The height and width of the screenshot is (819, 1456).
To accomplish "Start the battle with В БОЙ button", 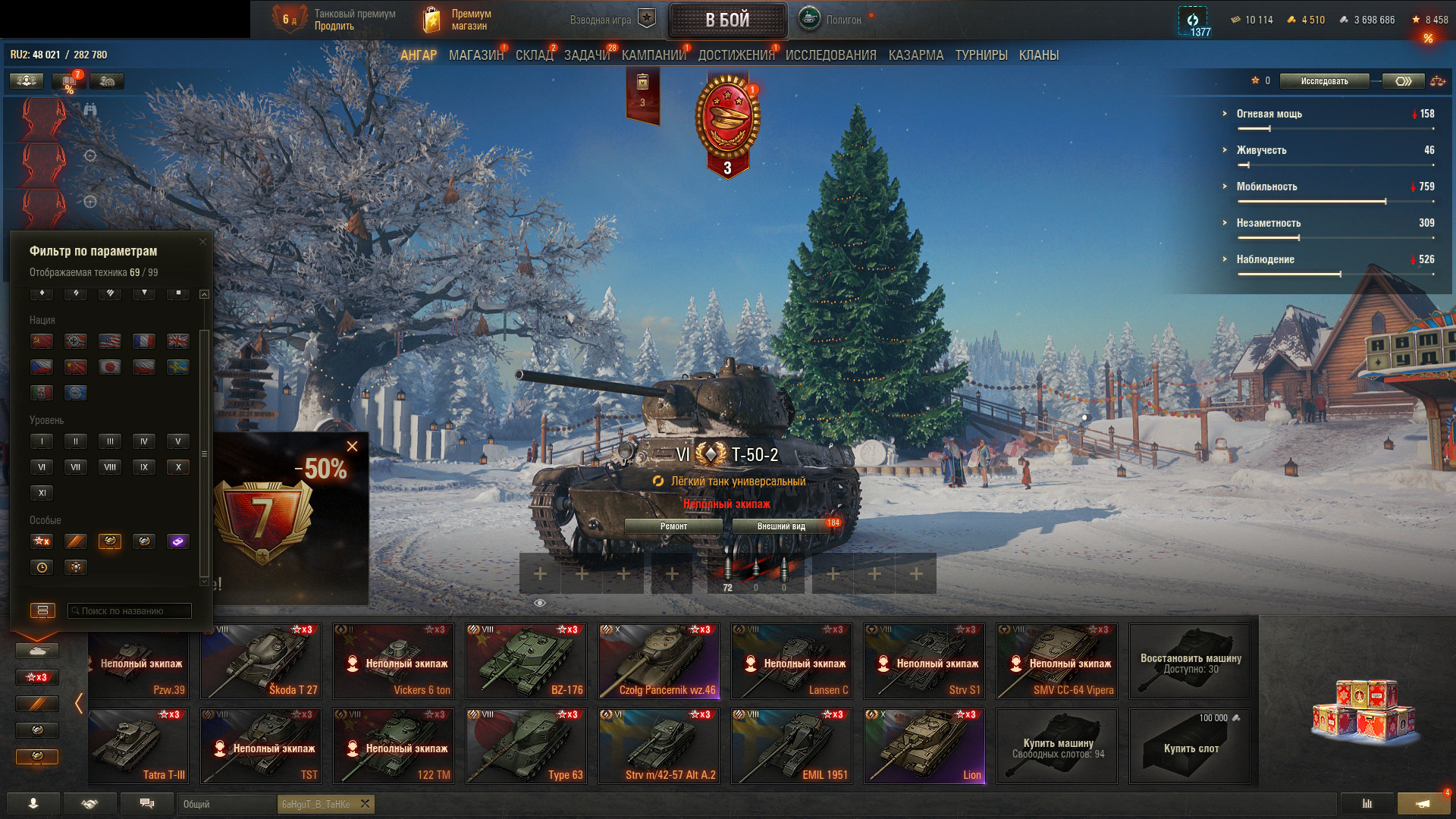I will [x=727, y=20].
